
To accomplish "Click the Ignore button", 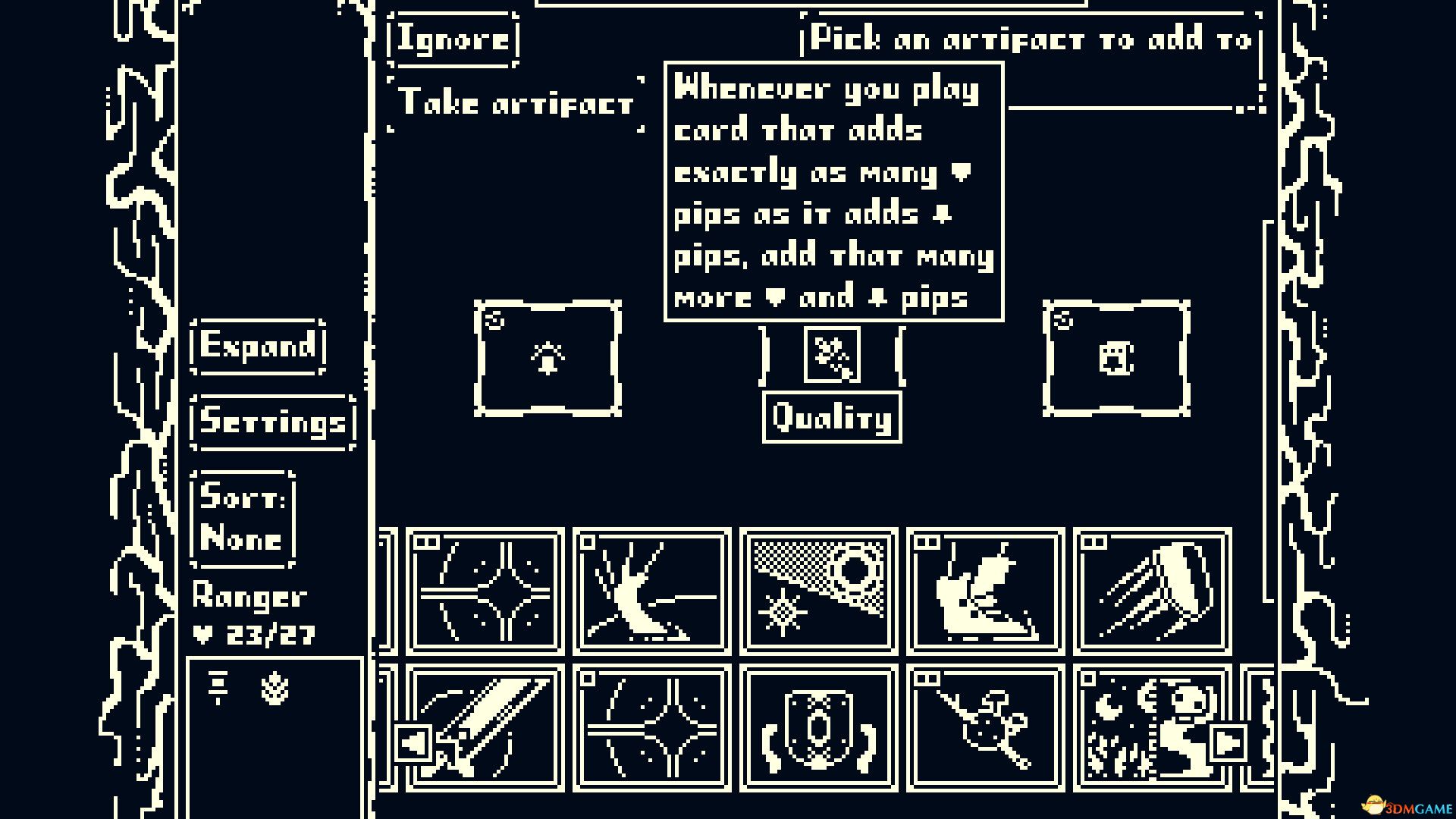I will (x=452, y=39).
